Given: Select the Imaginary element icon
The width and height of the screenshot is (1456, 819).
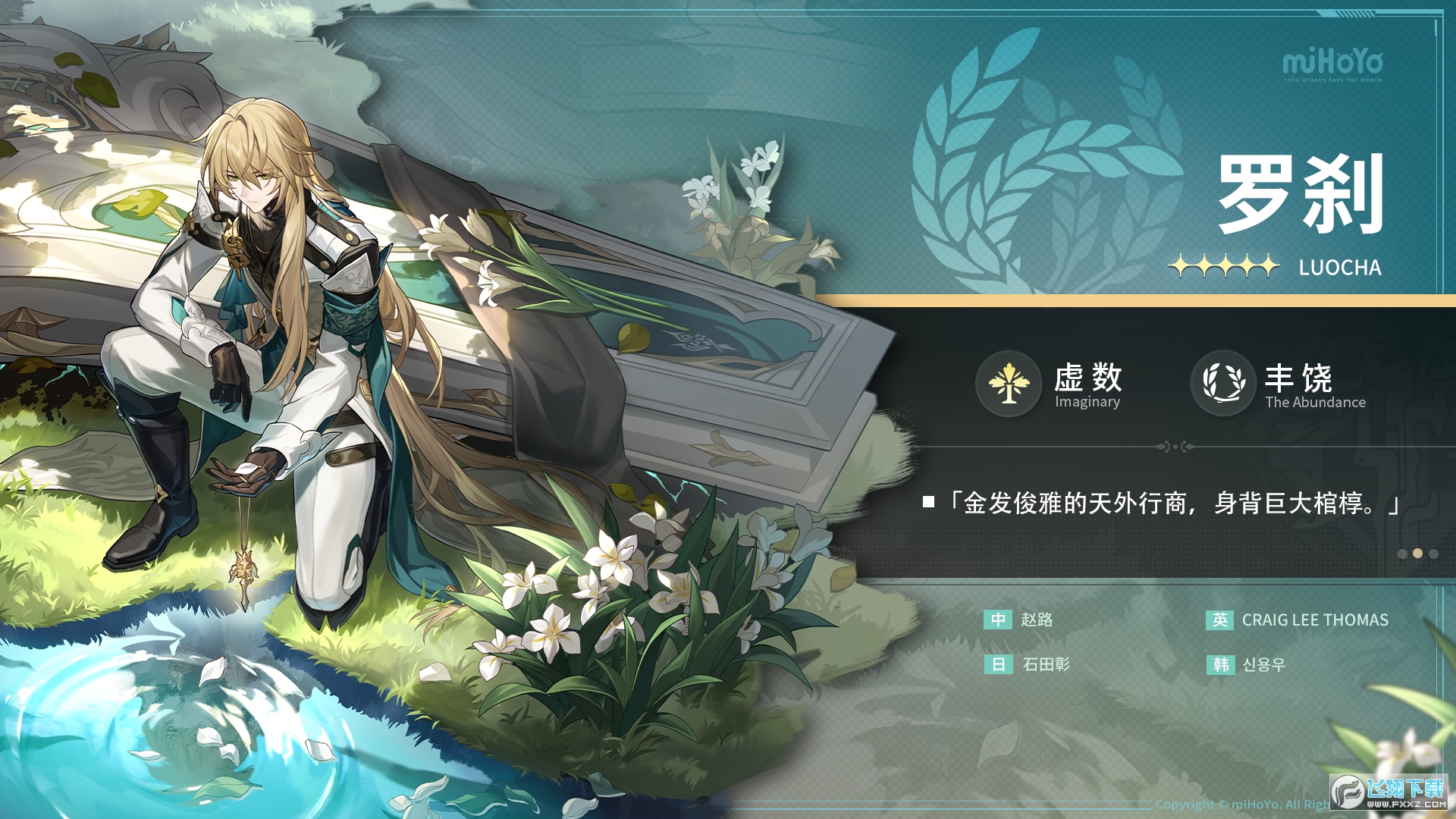Looking at the screenshot, I should pyautogui.click(x=1008, y=383).
